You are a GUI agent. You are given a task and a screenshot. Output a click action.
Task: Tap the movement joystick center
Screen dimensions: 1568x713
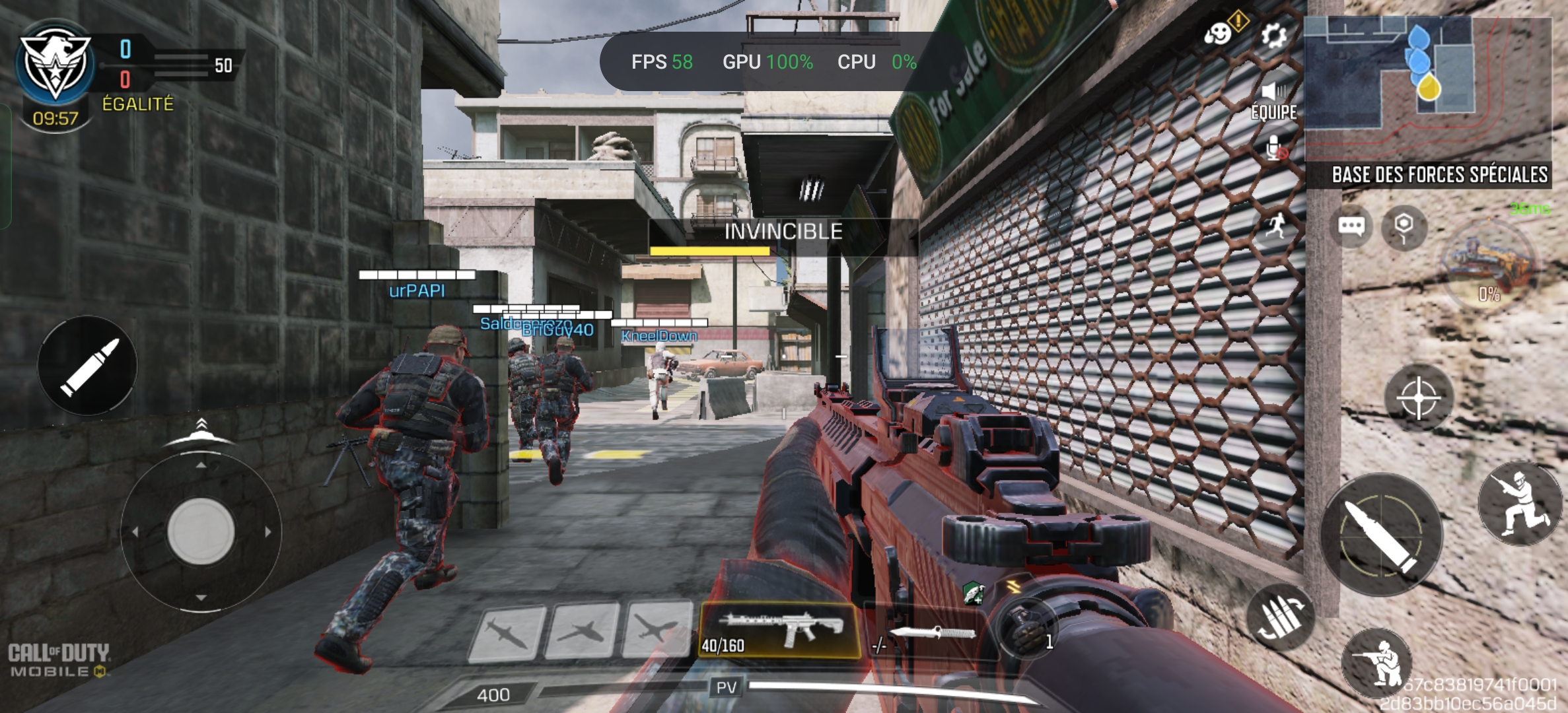click(x=201, y=531)
